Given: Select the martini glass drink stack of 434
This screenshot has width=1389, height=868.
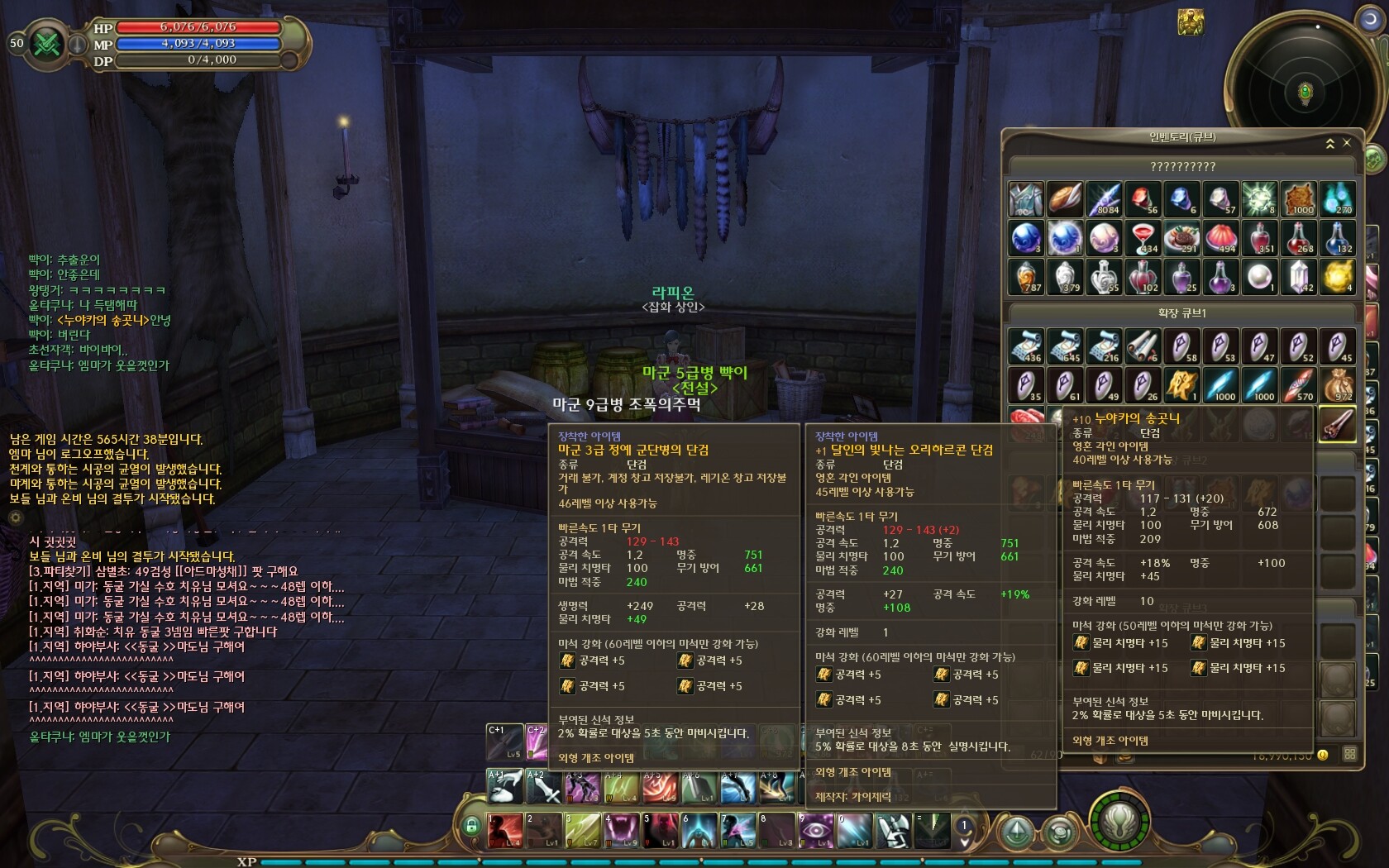Looking at the screenshot, I should point(1143,239).
